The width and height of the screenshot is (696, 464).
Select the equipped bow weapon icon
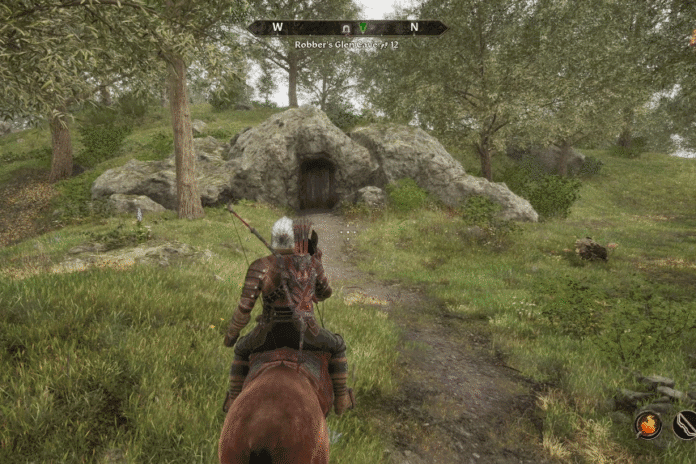tap(686, 424)
